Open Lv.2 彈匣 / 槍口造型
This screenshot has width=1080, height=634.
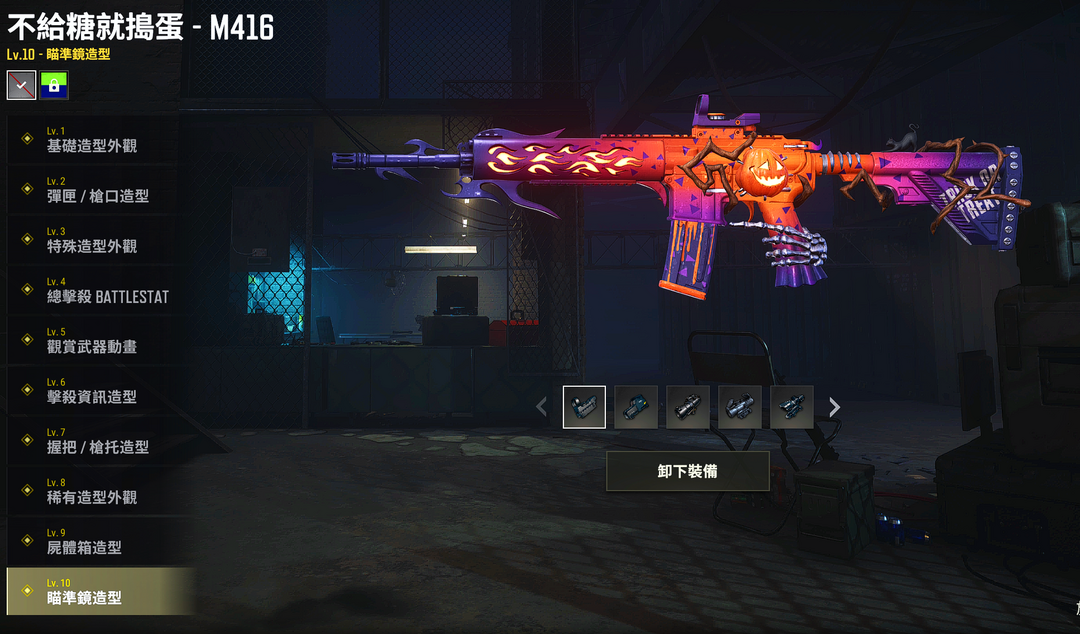(x=97, y=190)
